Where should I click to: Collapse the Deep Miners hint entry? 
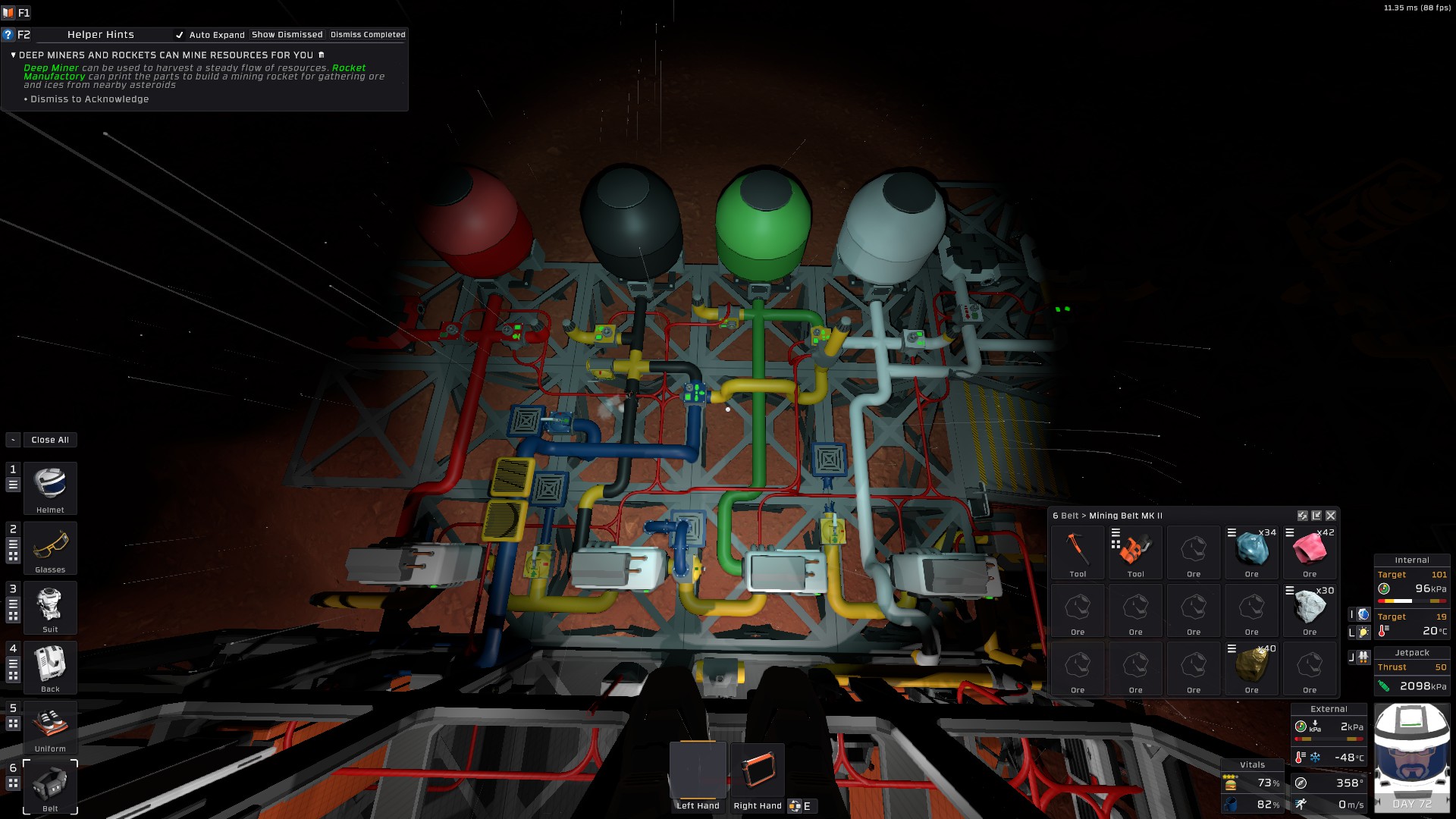point(14,55)
